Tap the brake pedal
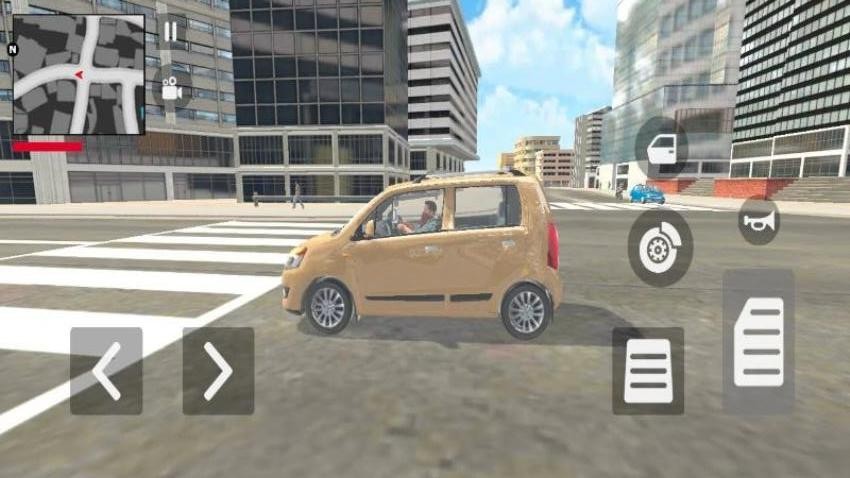 [648, 371]
